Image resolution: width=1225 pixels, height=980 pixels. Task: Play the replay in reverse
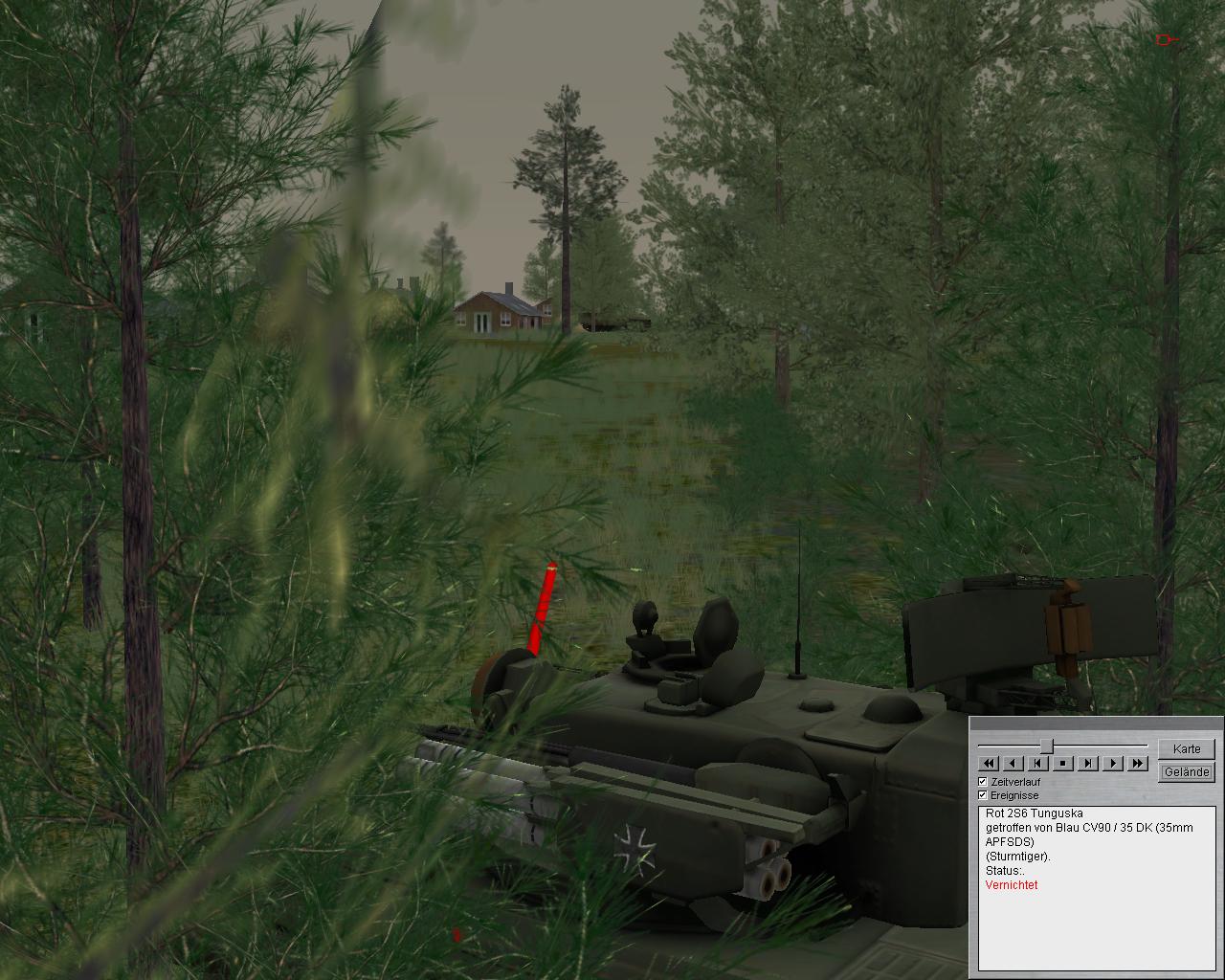pos(1013,763)
